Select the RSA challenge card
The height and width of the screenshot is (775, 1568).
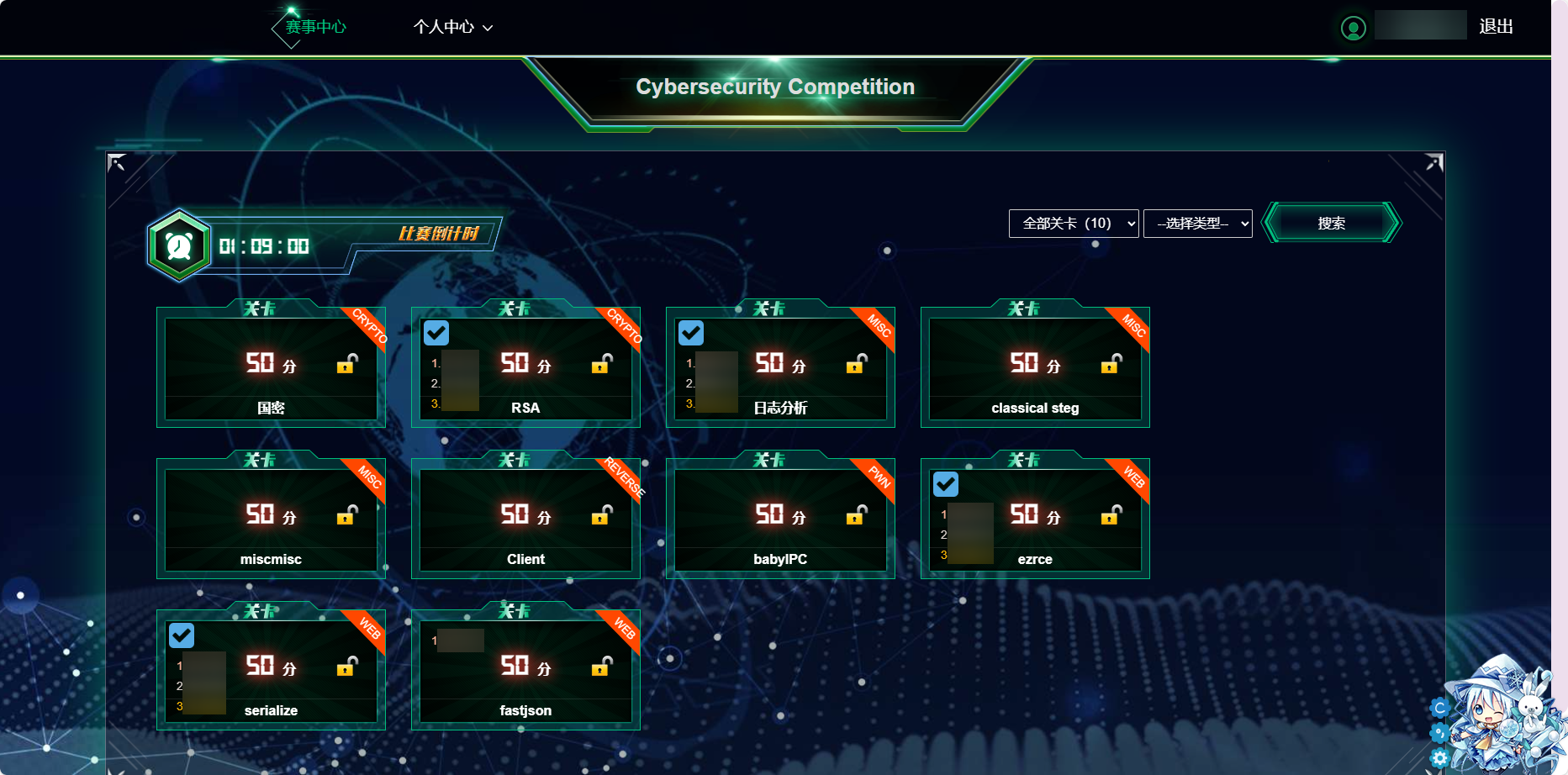point(525,367)
